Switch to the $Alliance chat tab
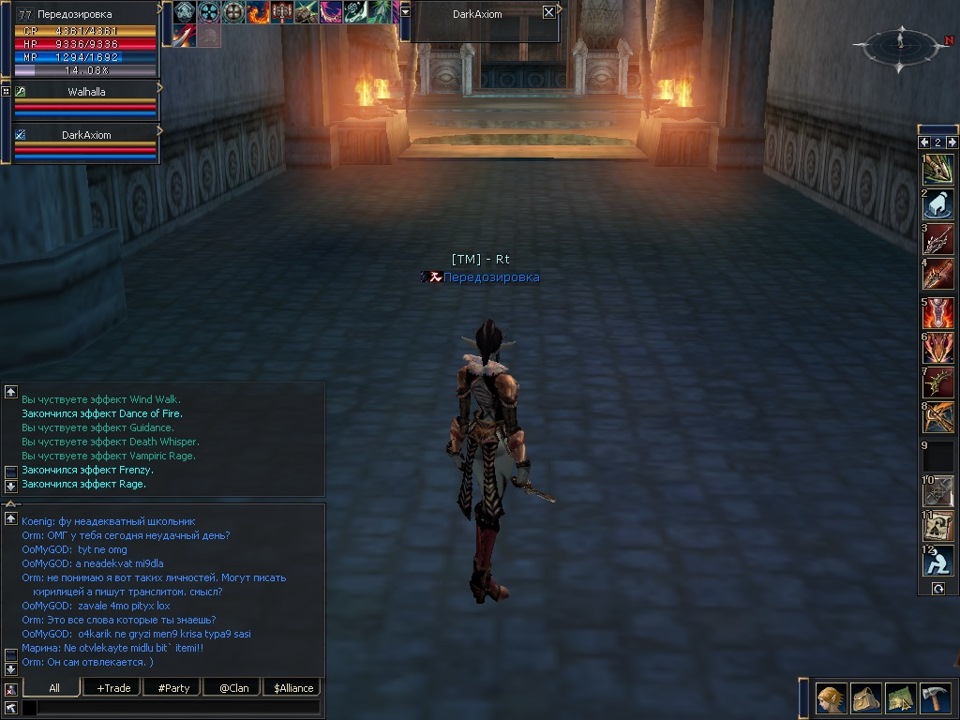Viewport: 960px width, 720px height. click(293, 688)
